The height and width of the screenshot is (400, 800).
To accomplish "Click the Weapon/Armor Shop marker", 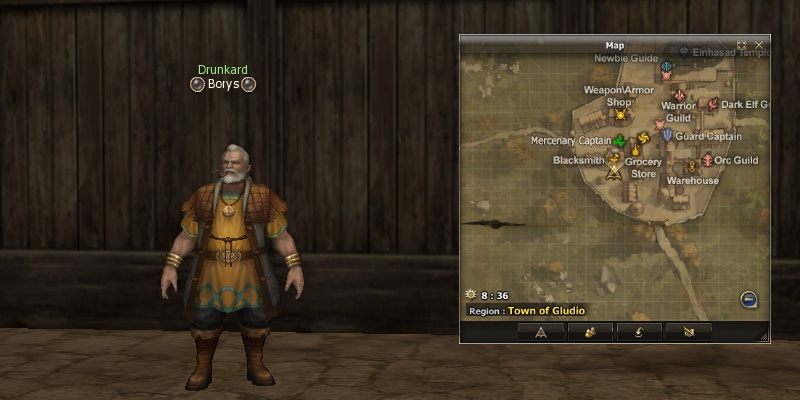I will [620, 114].
